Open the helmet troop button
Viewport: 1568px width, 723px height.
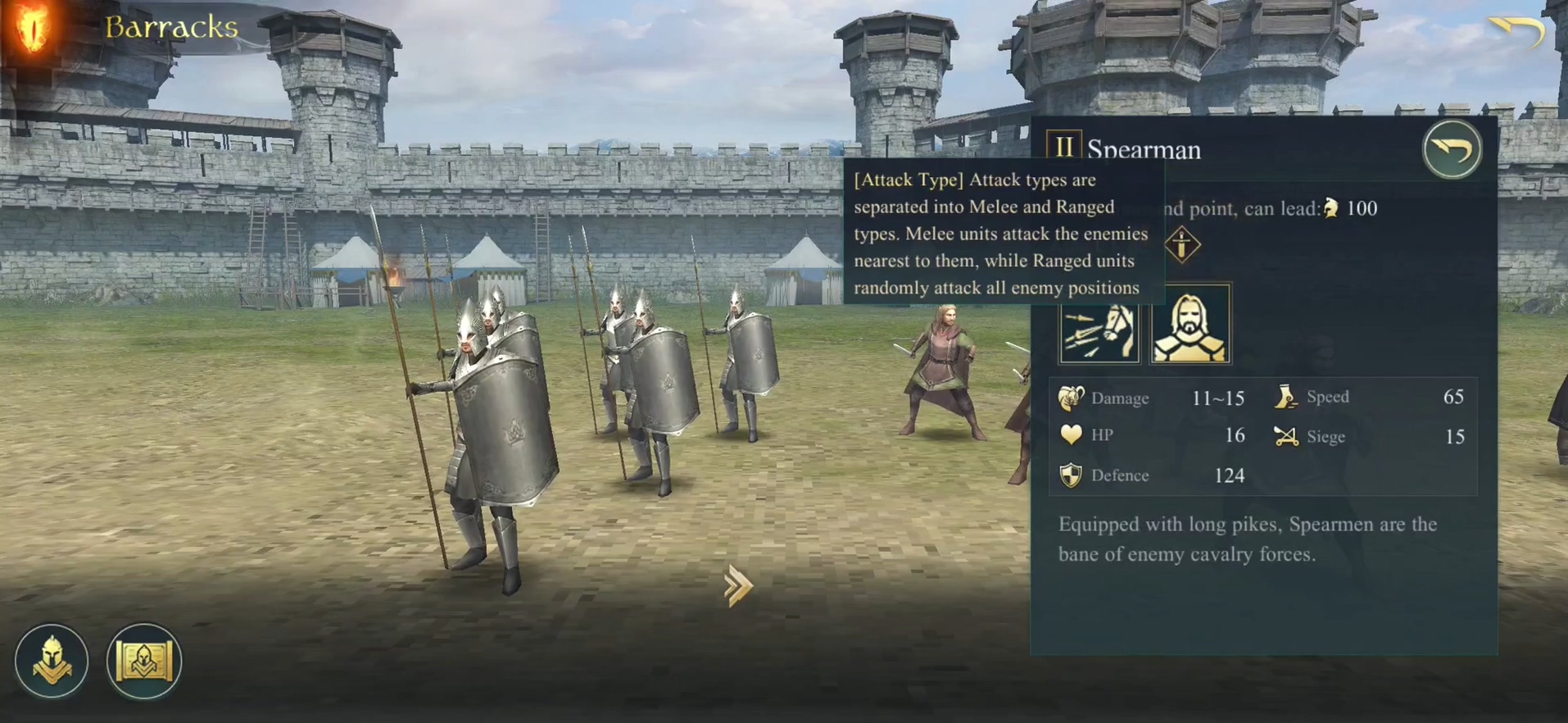point(52,662)
